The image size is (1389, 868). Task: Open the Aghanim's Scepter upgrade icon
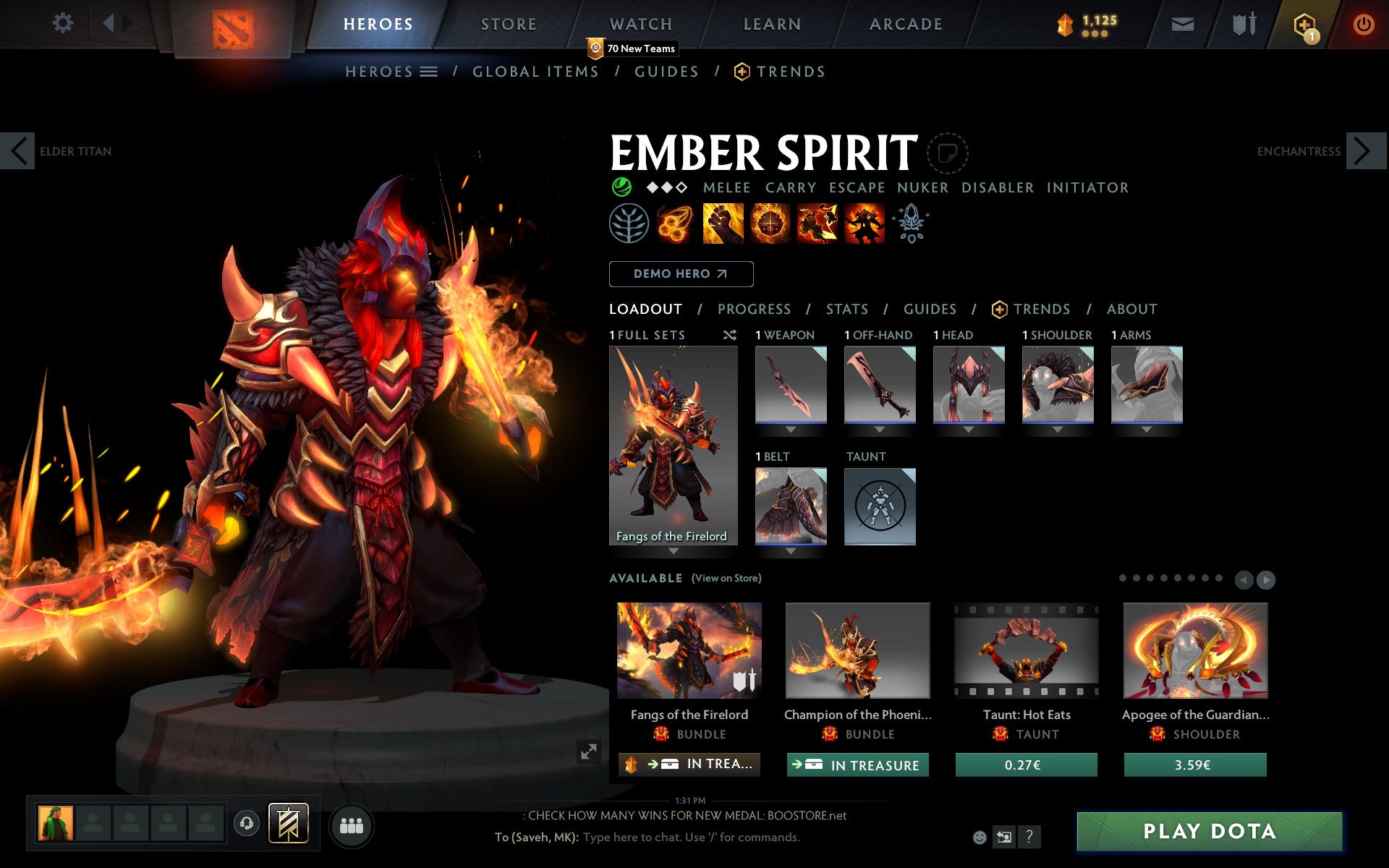[912, 223]
